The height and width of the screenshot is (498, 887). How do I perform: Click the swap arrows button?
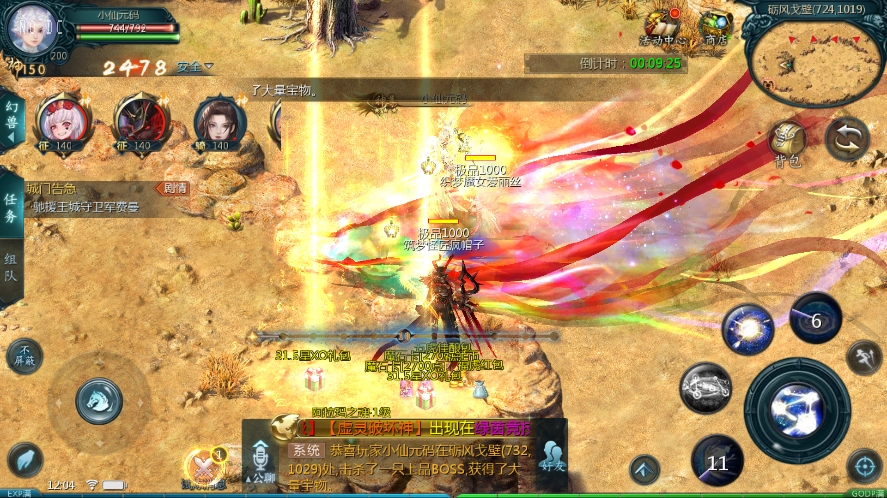point(847,139)
